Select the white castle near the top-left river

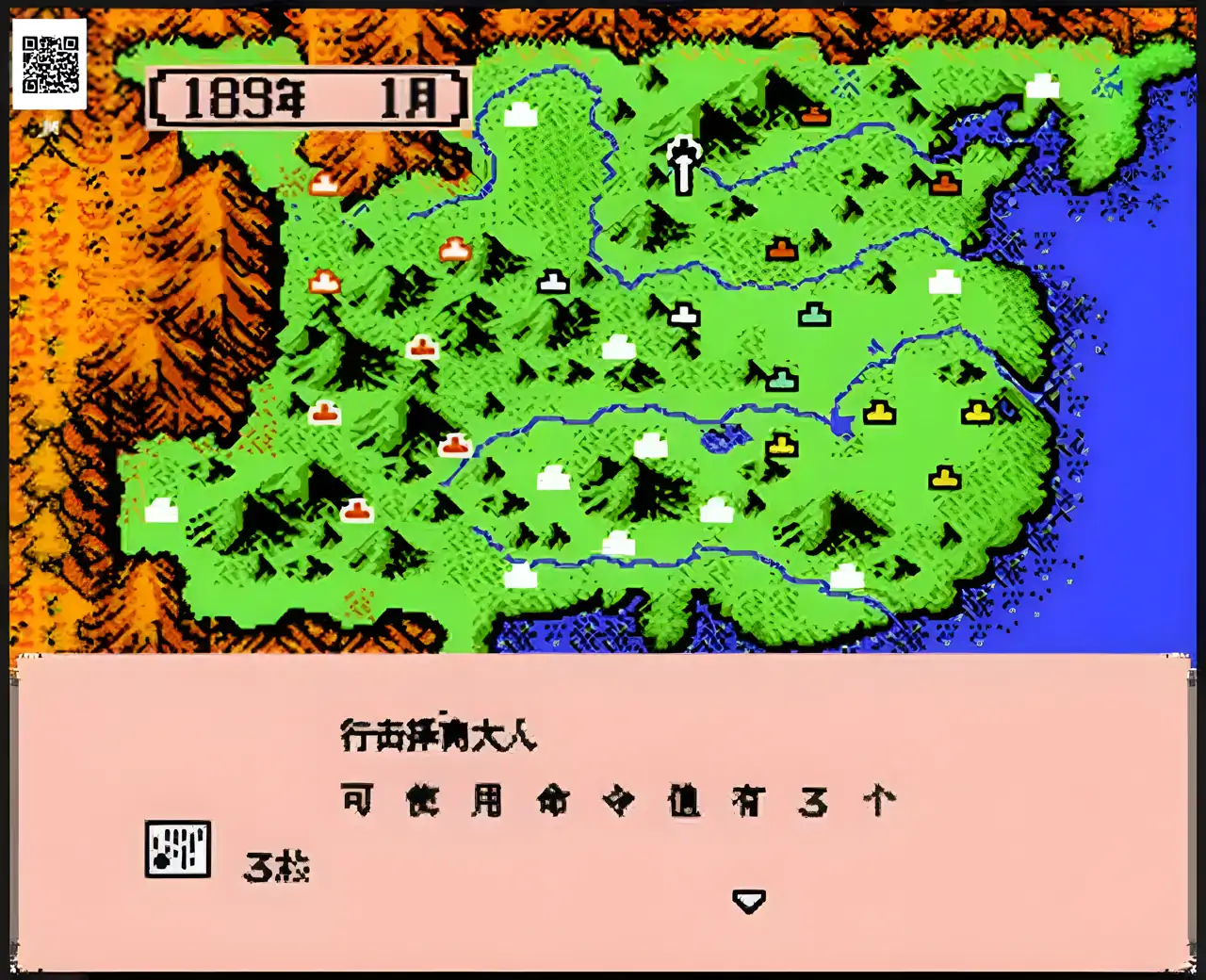(519, 114)
